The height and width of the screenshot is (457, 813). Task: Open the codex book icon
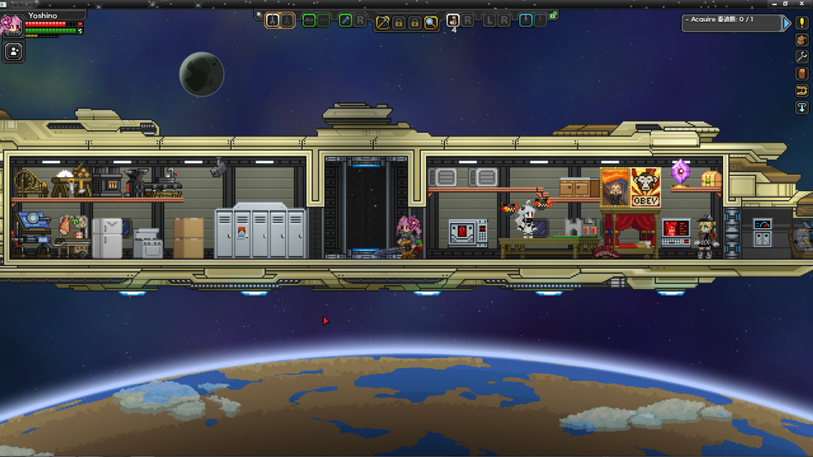(x=801, y=74)
